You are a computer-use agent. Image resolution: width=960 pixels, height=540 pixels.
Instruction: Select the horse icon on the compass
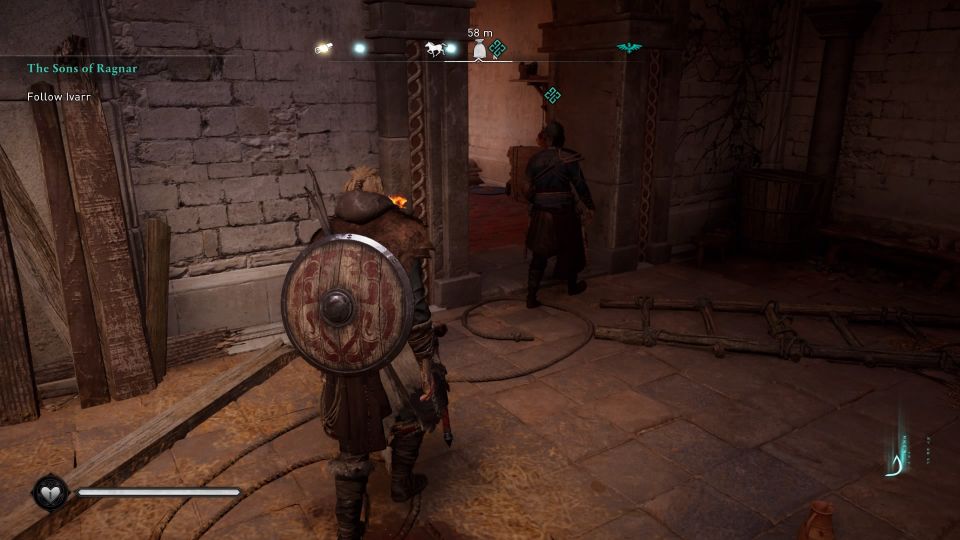[434, 48]
